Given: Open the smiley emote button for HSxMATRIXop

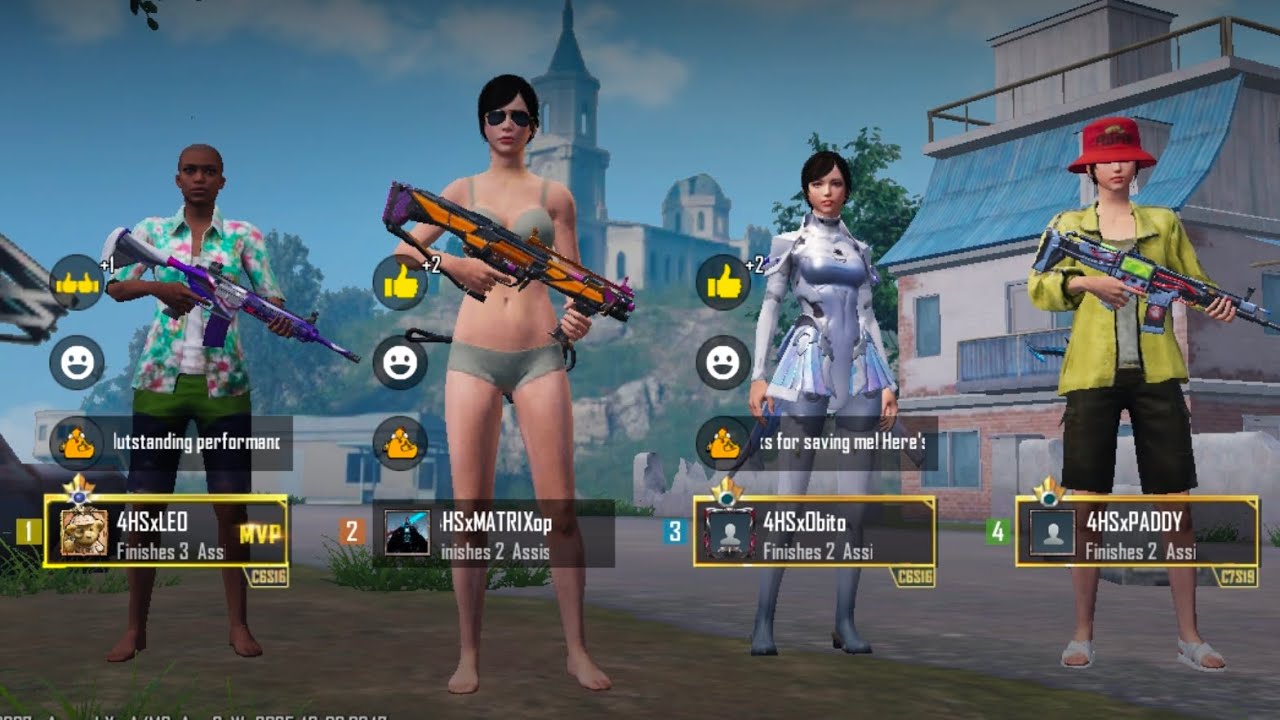Looking at the screenshot, I should [400, 362].
